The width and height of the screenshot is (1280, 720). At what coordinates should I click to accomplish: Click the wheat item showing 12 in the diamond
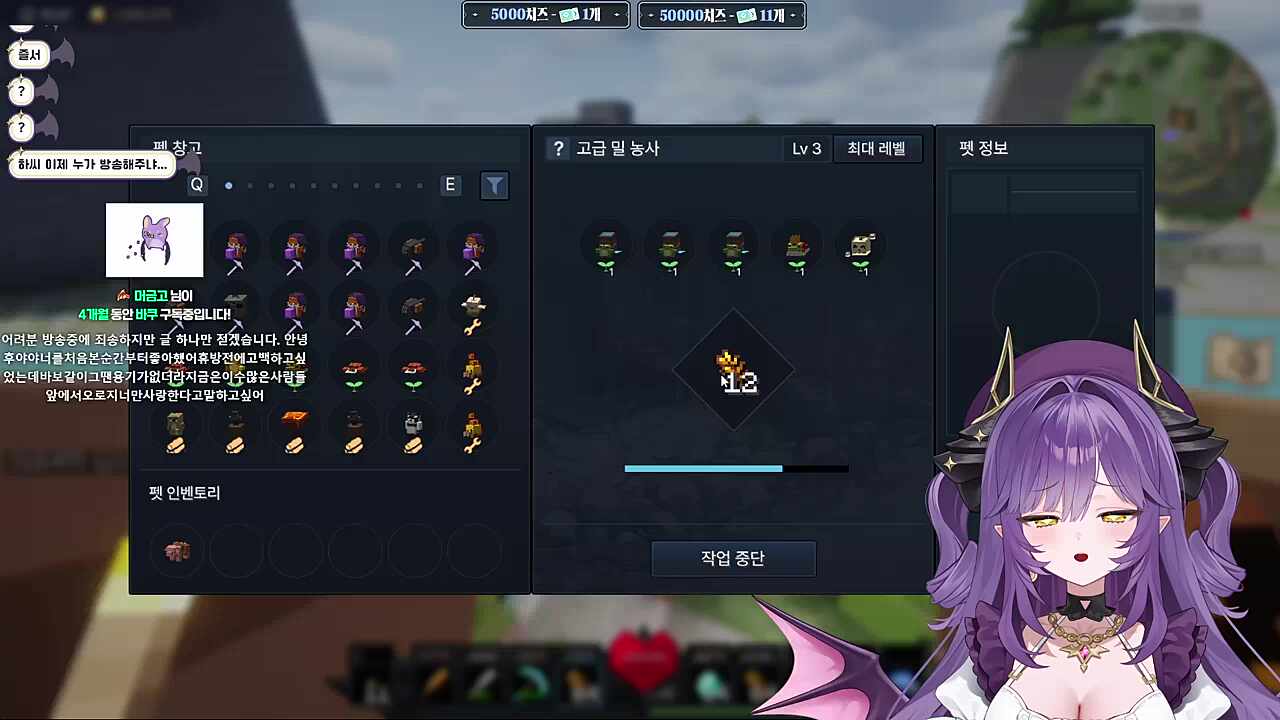point(736,372)
